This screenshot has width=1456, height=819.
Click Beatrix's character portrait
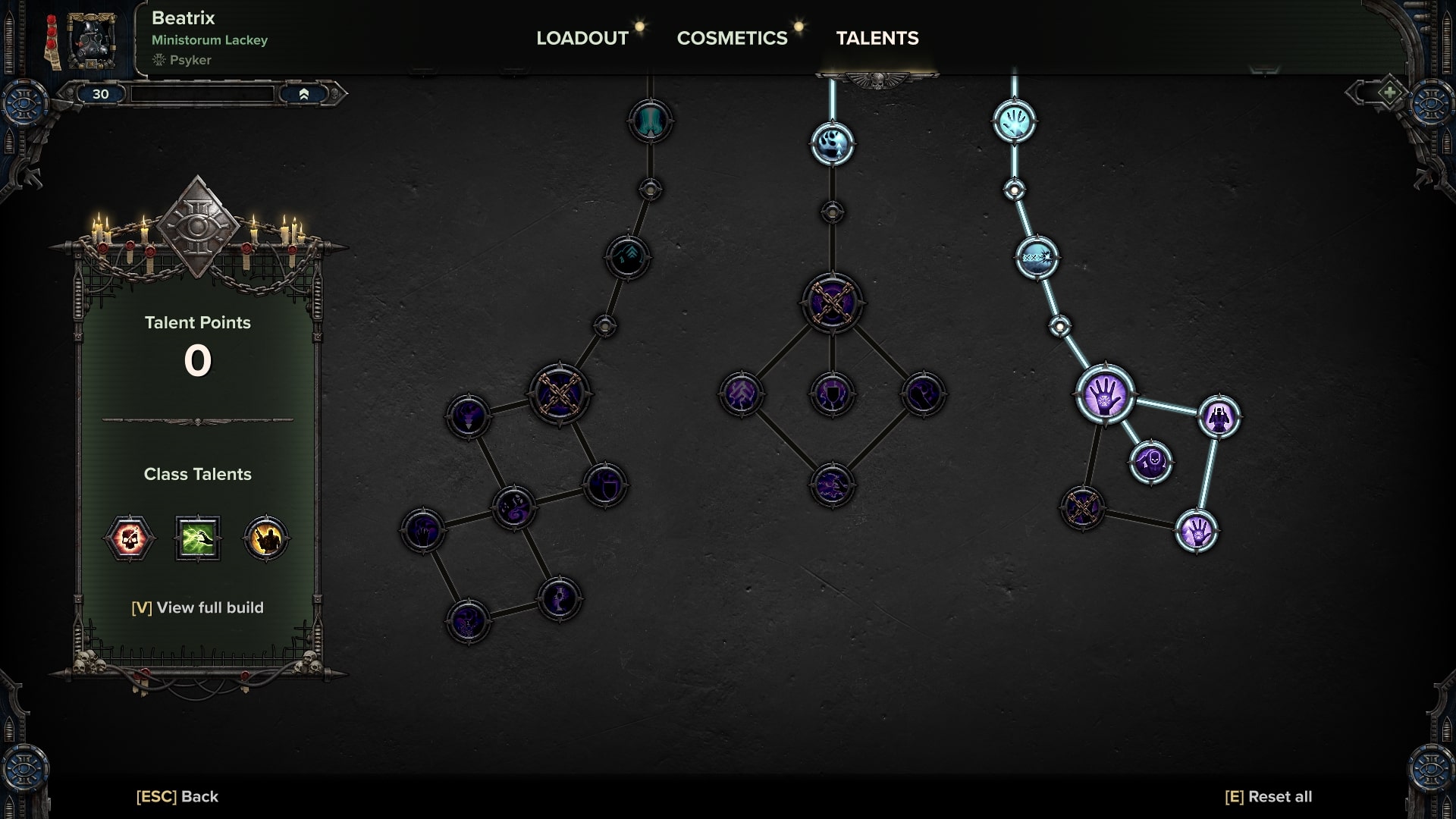91,39
